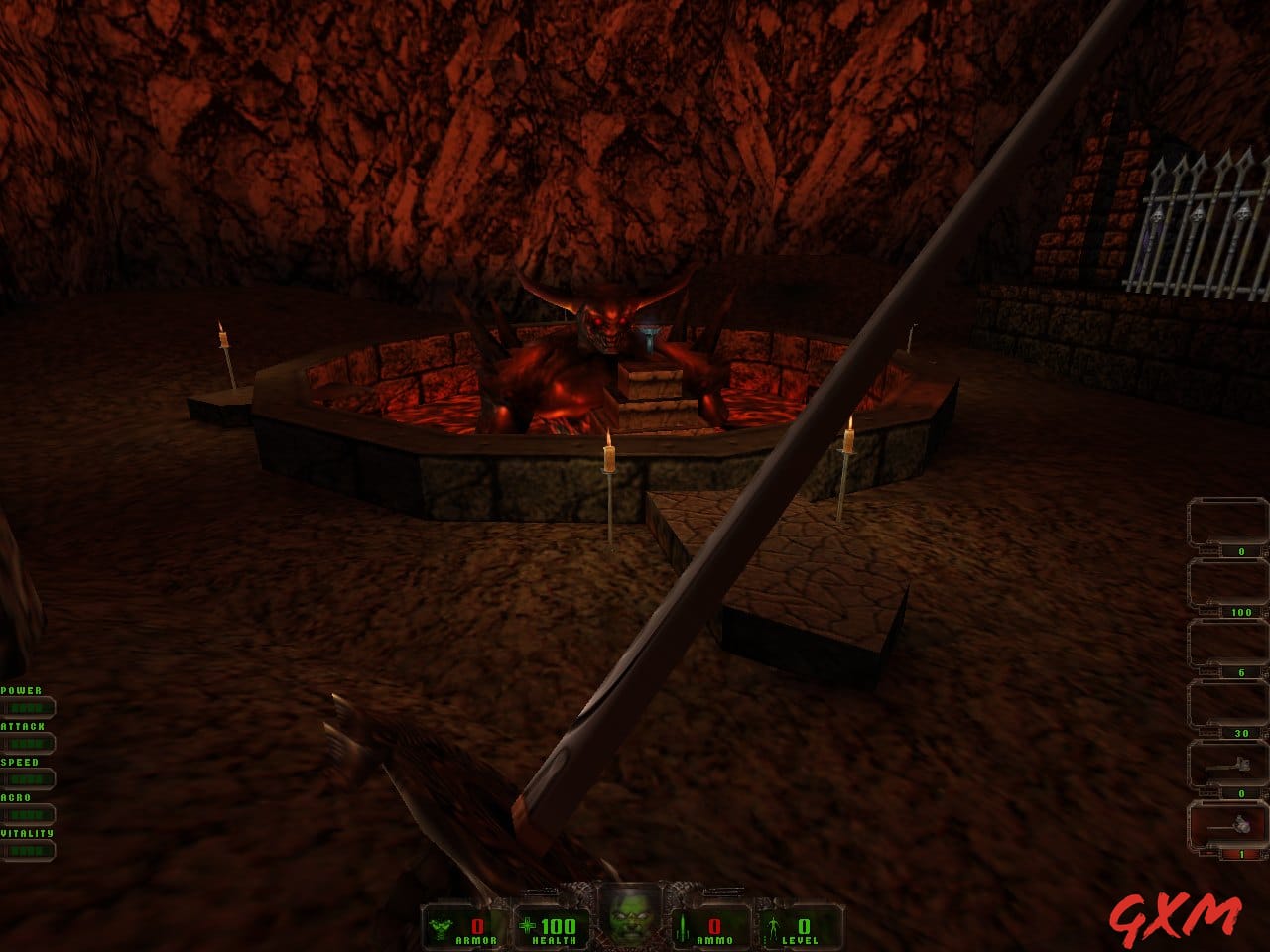The width and height of the screenshot is (1270, 952).
Task: Click the VITALITY stat label
Action: (28, 833)
